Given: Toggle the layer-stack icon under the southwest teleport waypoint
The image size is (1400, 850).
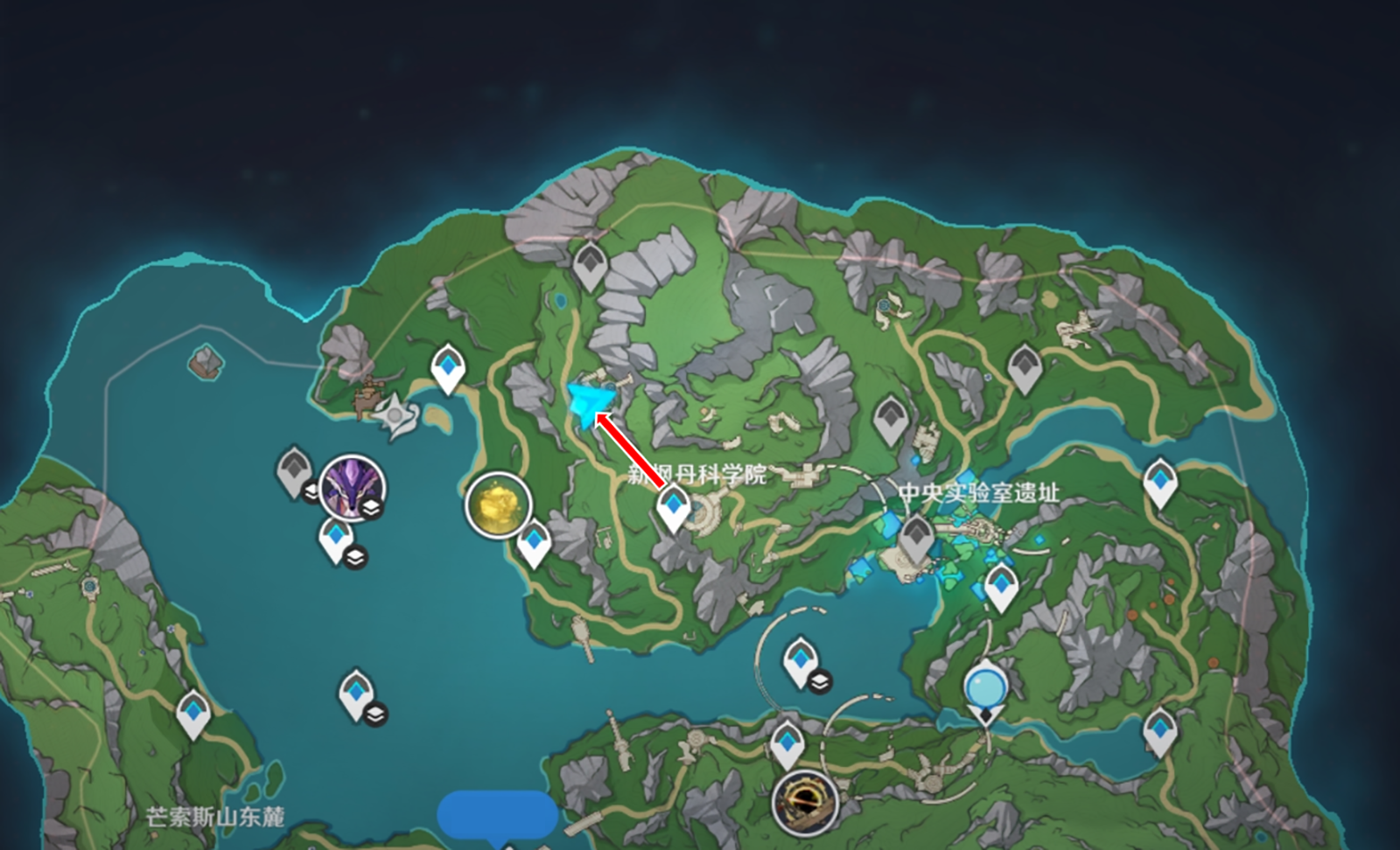Looking at the screenshot, I should pos(376,714).
